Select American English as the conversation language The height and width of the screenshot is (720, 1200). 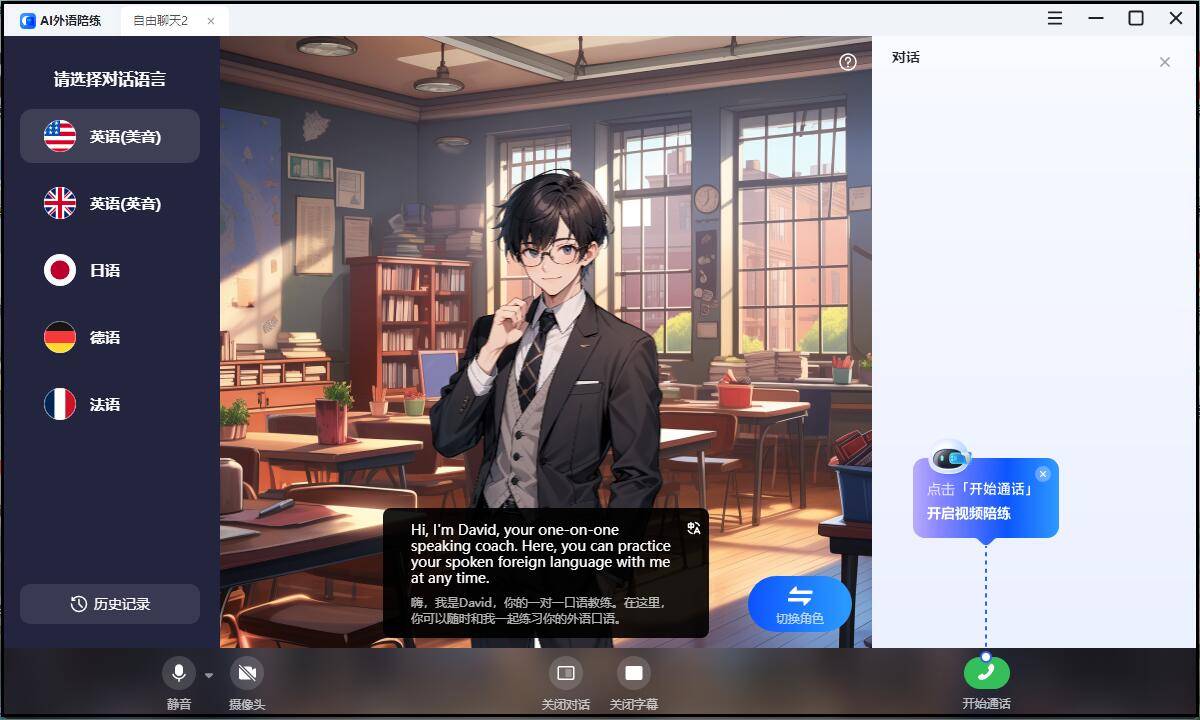click(110, 136)
